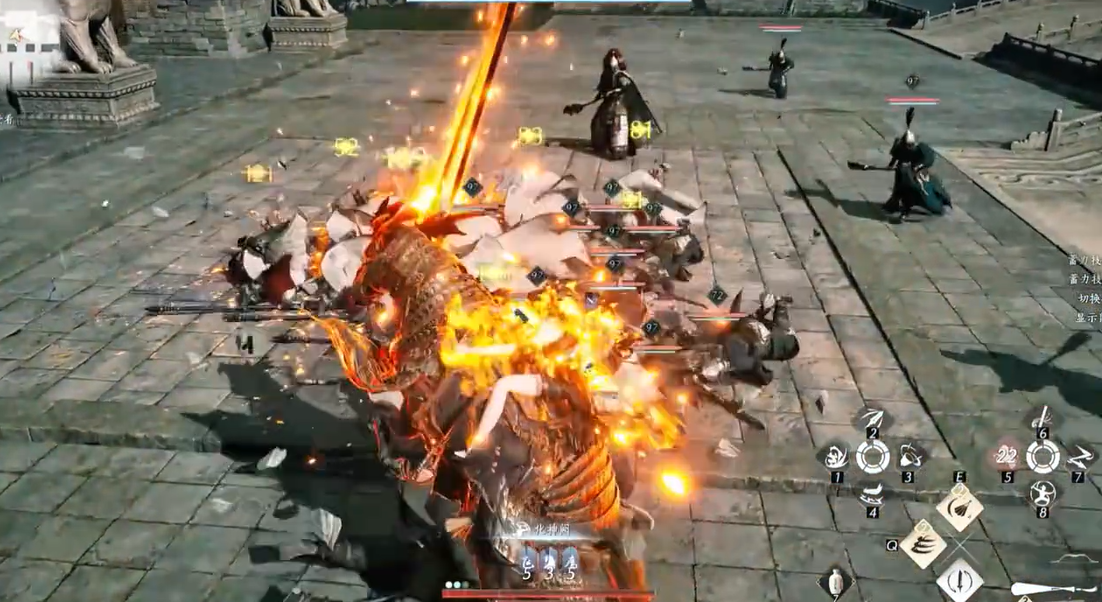Click the weapon swap diamond icon
The width and height of the screenshot is (1102, 602).
[960, 580]
